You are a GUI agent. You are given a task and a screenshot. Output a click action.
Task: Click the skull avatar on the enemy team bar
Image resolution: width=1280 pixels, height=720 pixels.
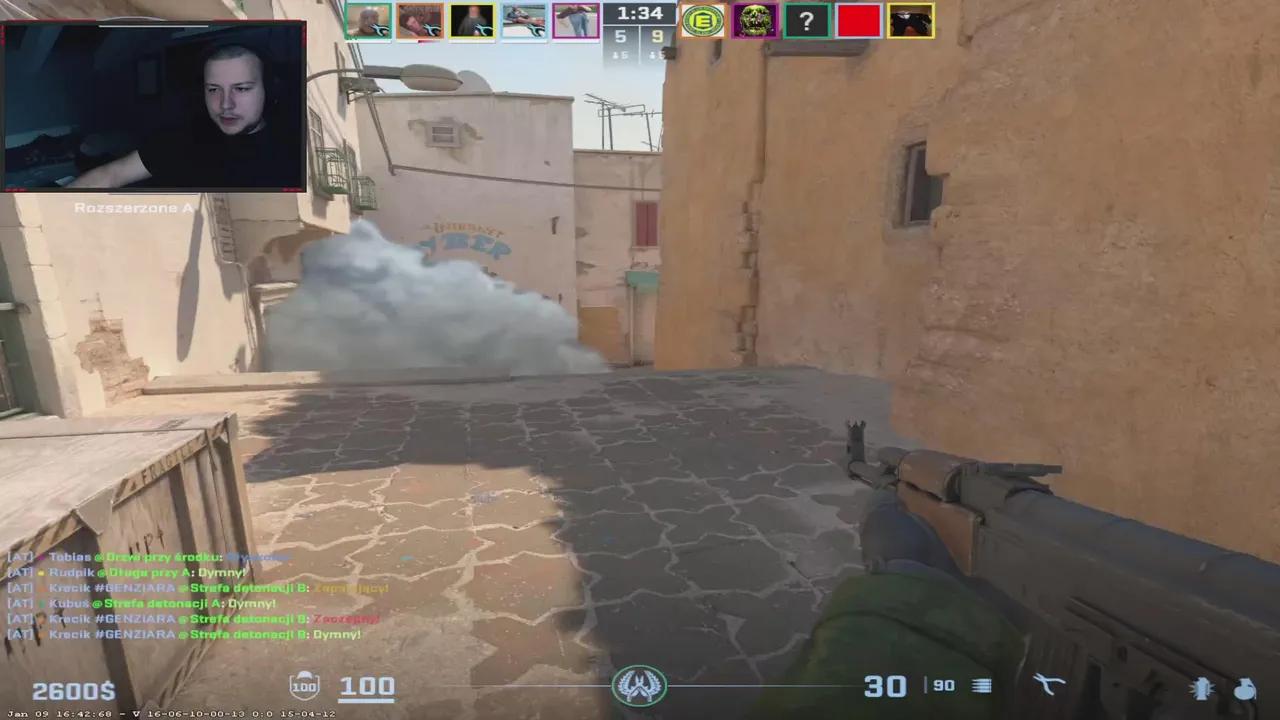tap(755, 20)
